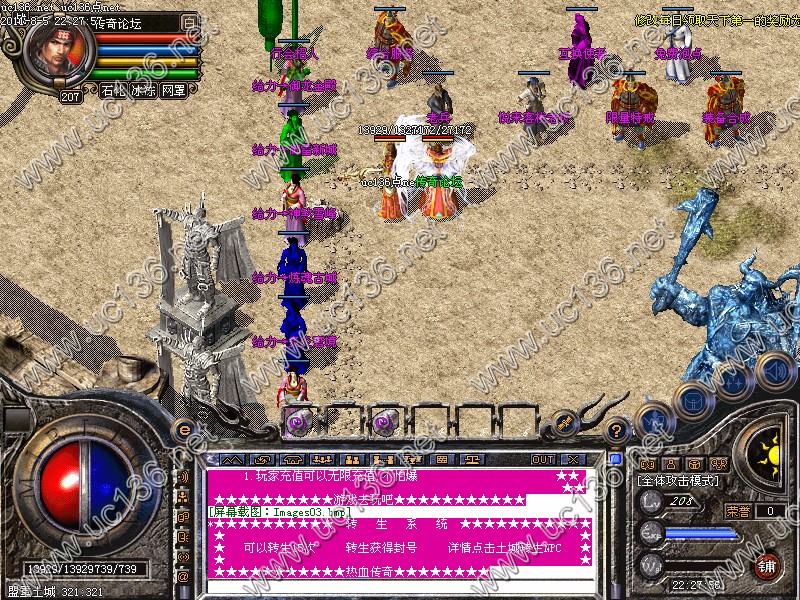Open the armor-shaped round button

click(x=691, y=400)
